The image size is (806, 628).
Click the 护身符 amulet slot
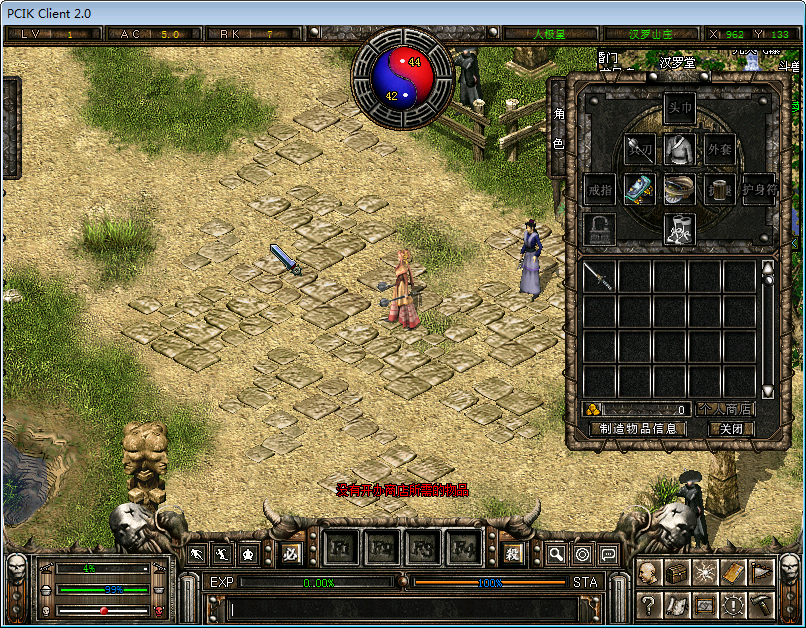[x=759, y=189]
